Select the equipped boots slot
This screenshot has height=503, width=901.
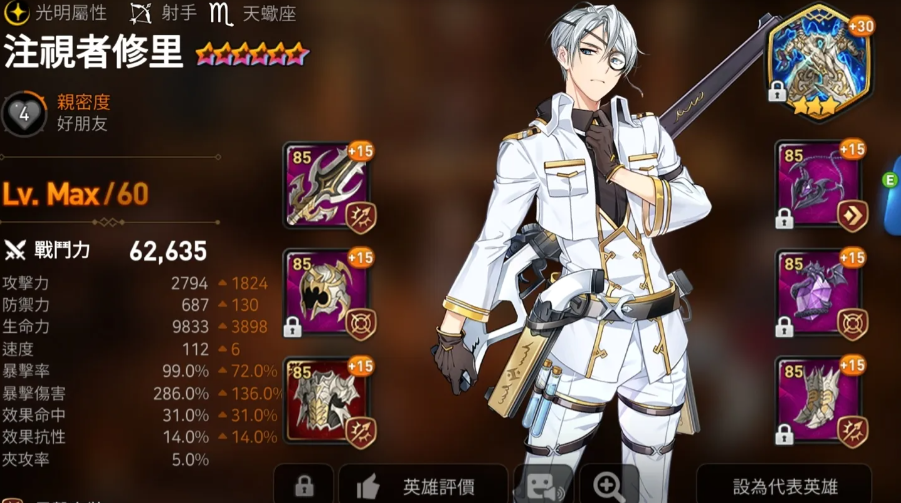point(820,400)
